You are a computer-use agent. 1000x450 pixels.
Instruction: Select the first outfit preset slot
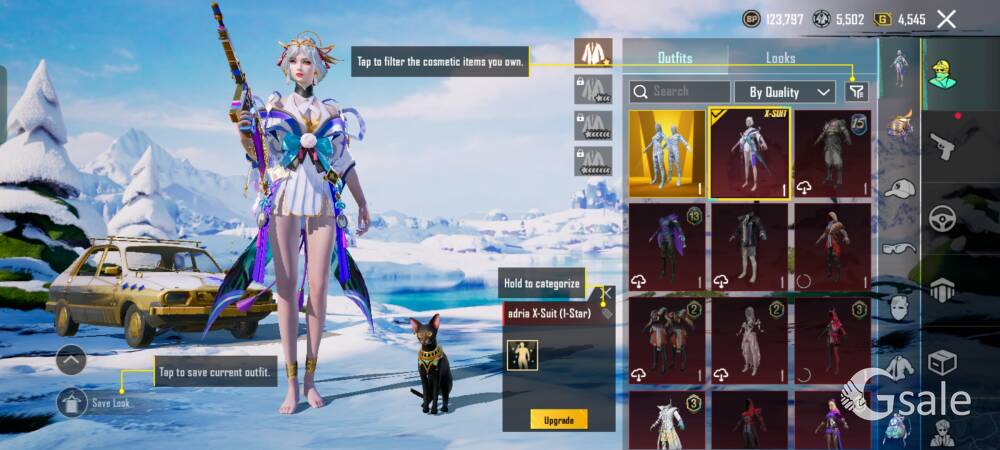point(594,53)
